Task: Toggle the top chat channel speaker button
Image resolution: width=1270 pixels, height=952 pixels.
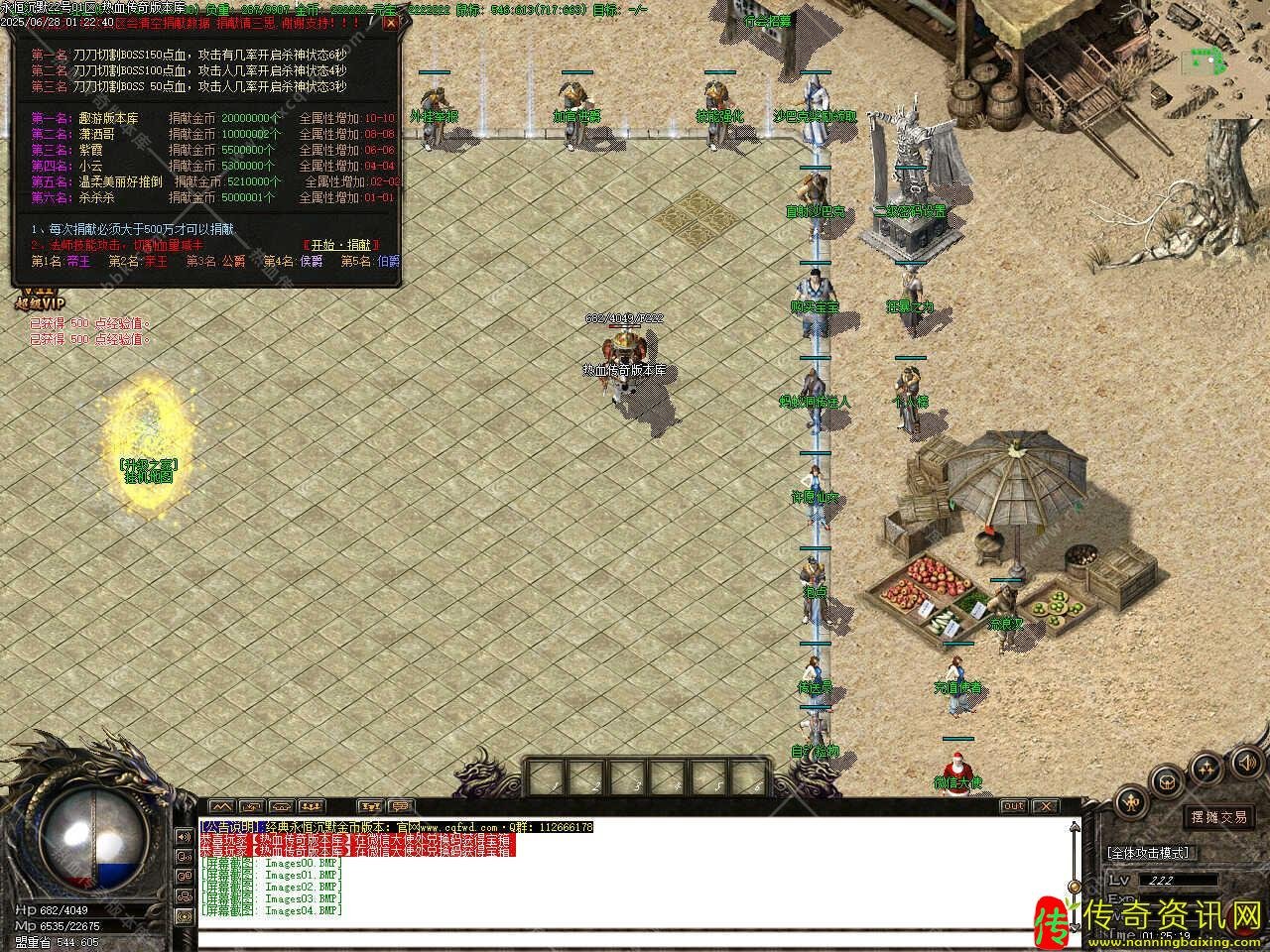Action: pyautogui.click(x=184, y=836)
